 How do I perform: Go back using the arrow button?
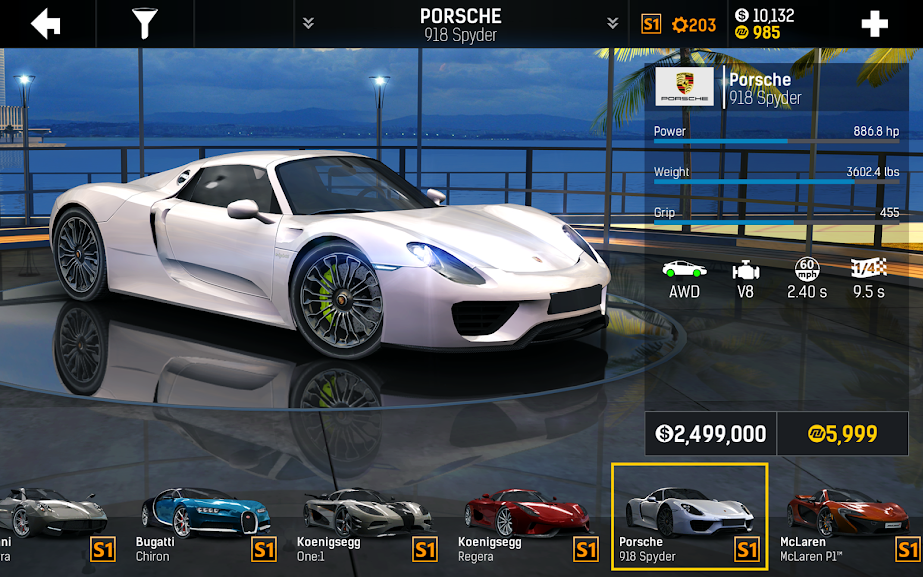click(x=46, y=23)
